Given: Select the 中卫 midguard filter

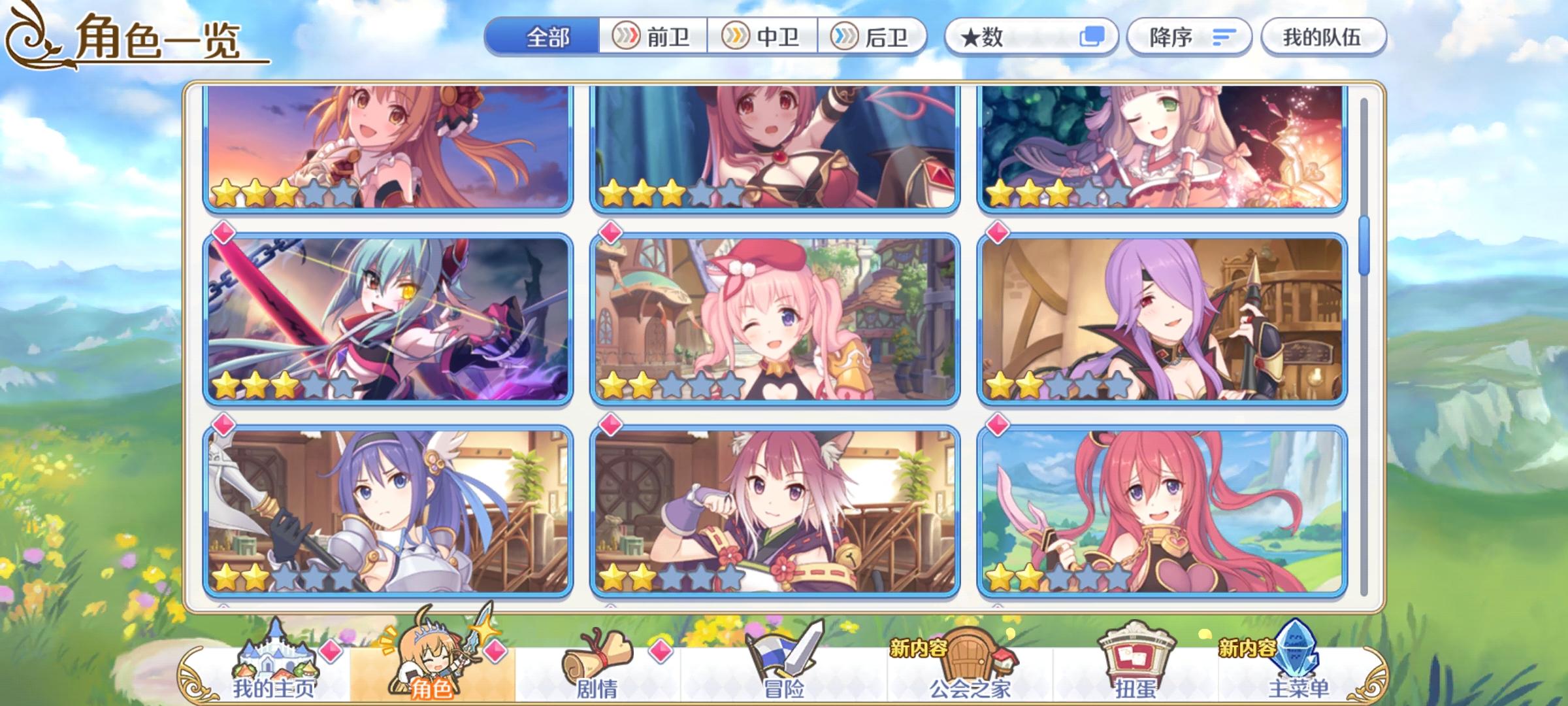Looking at the screenshot, I should coord(762,37).
